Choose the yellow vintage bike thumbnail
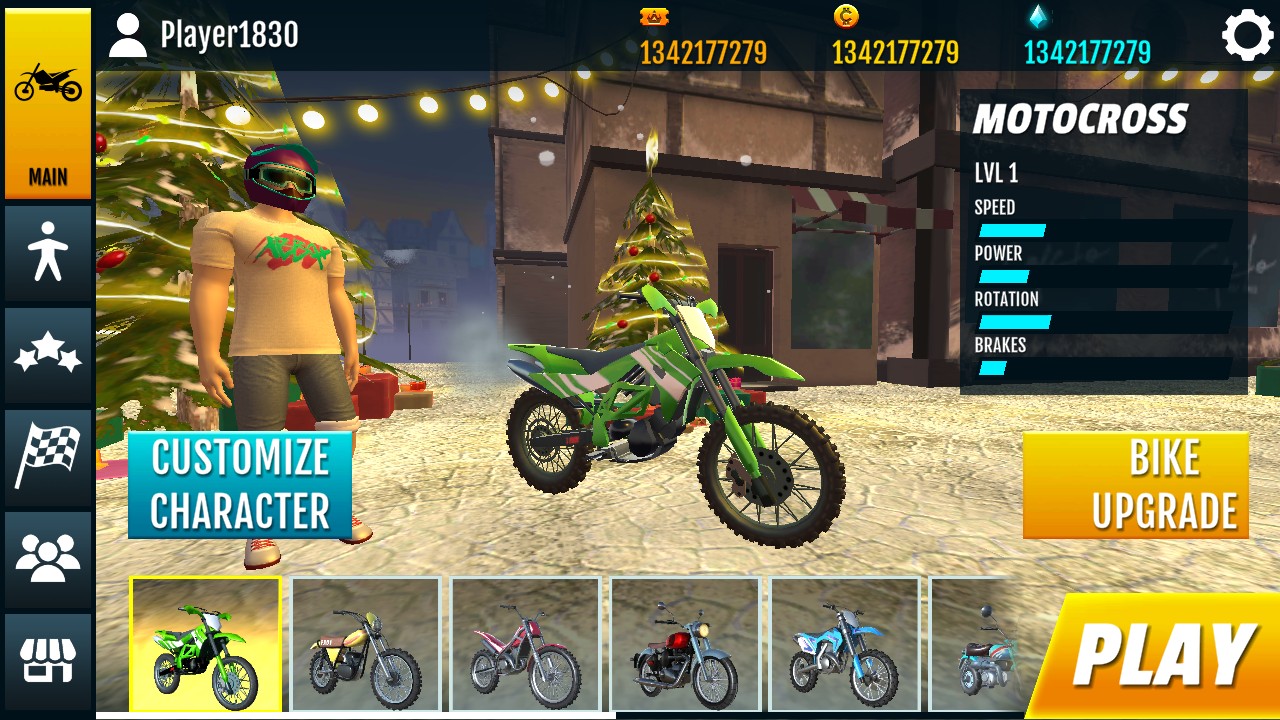This screenshot has width=1280, height=720. [366, 645]
